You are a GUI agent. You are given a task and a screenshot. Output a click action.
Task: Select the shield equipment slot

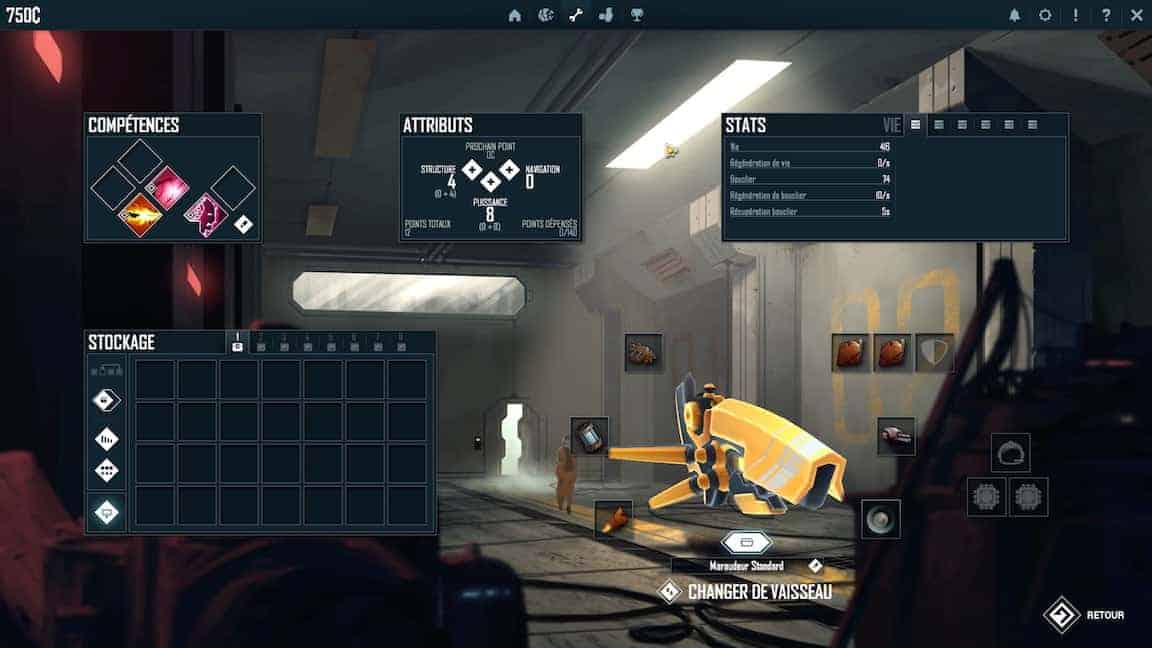point(935,353)
